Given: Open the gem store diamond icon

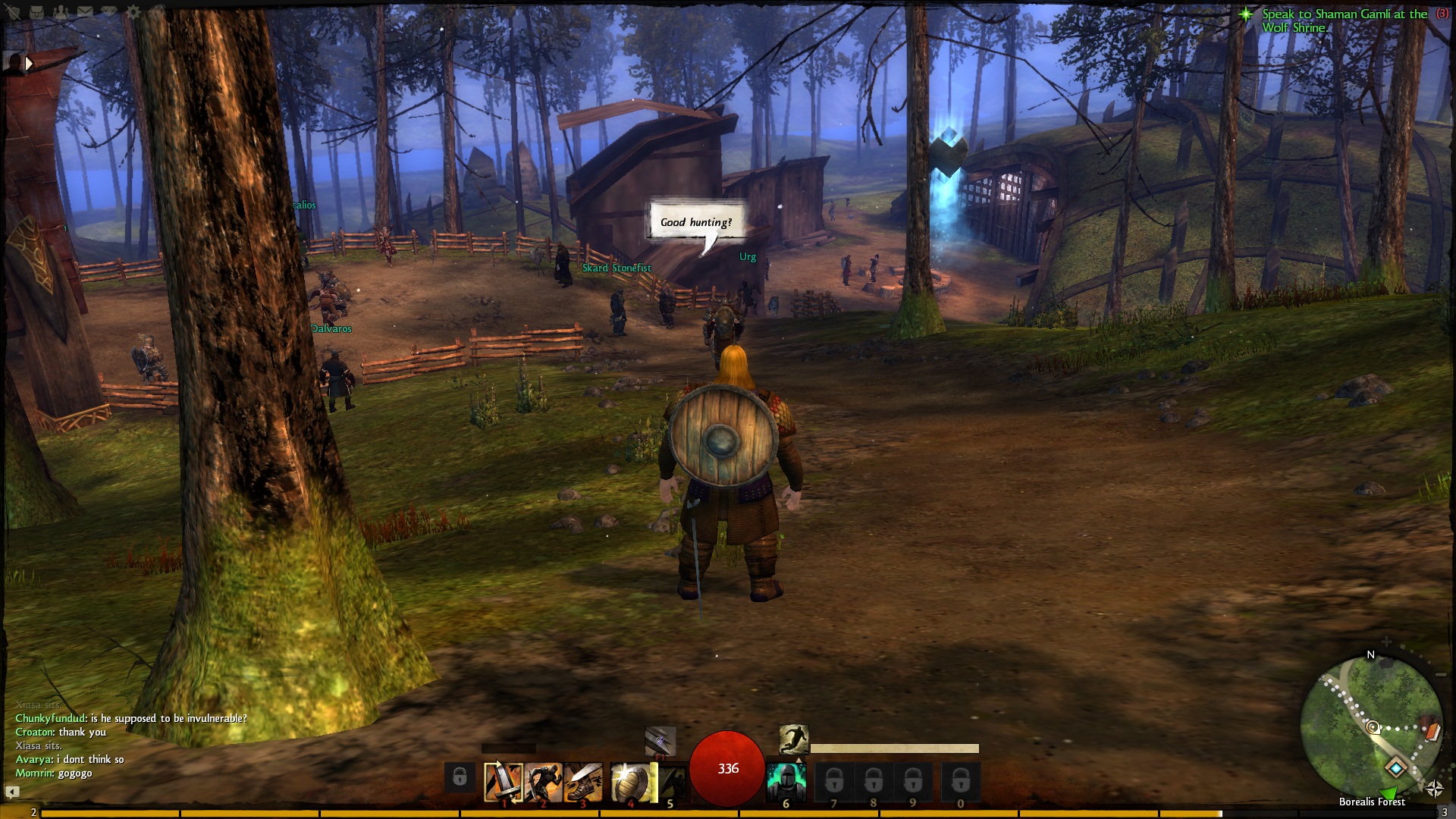Looking at the screenshot, I should pyautogui.click(x=108, y=12).
